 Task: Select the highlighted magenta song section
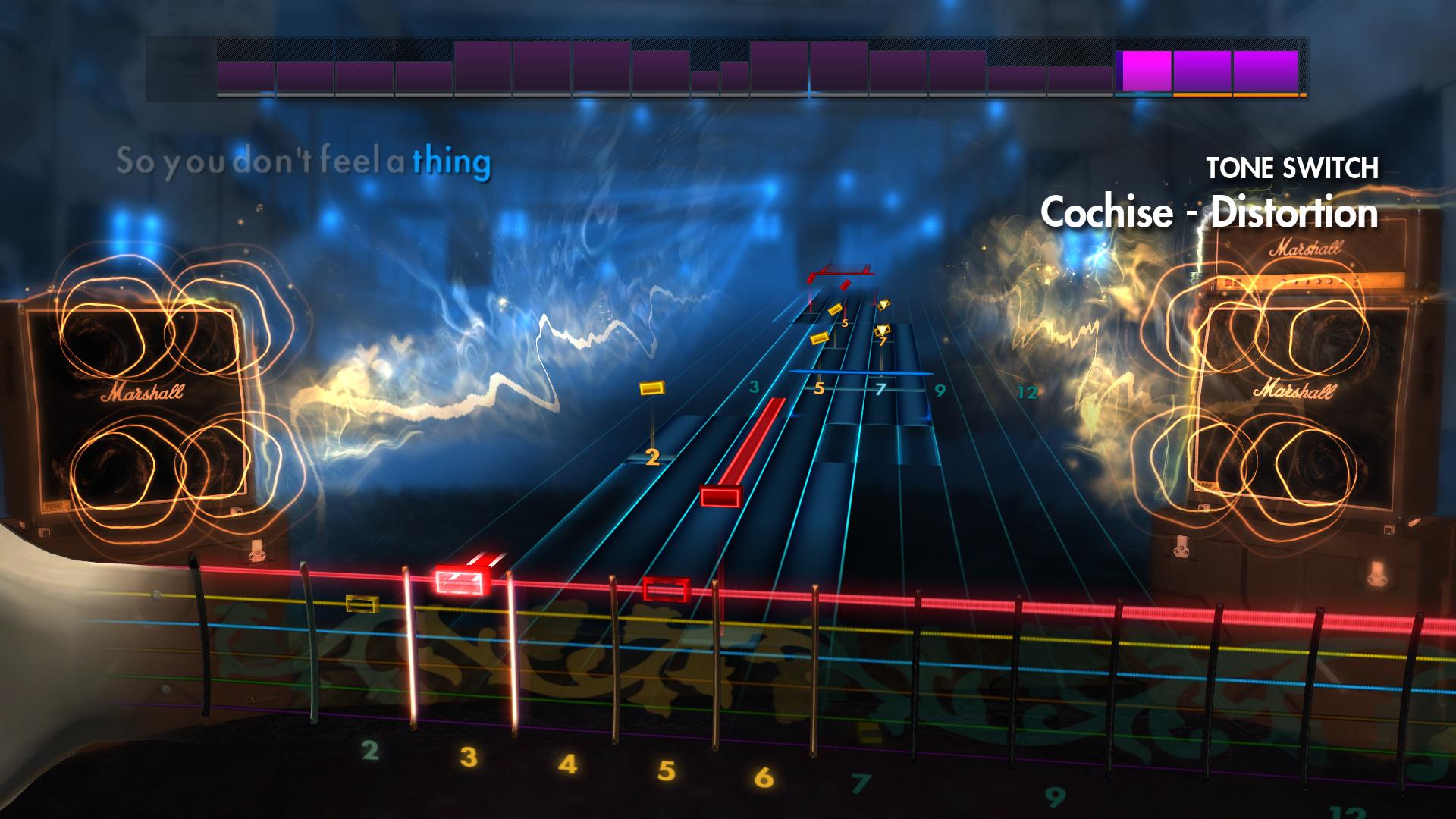coord(1144,72)
